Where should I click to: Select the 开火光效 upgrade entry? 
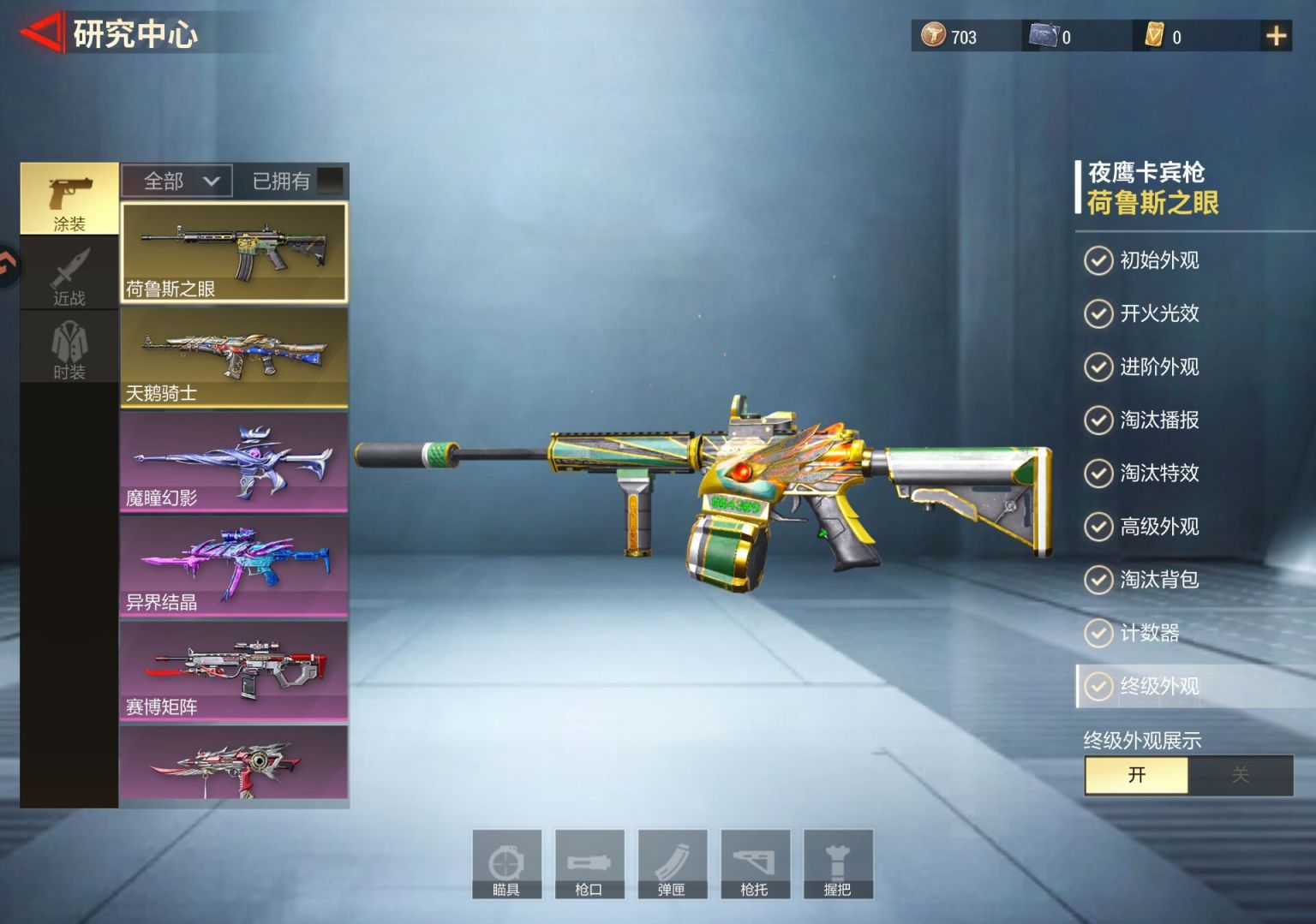coord(1158,313)
